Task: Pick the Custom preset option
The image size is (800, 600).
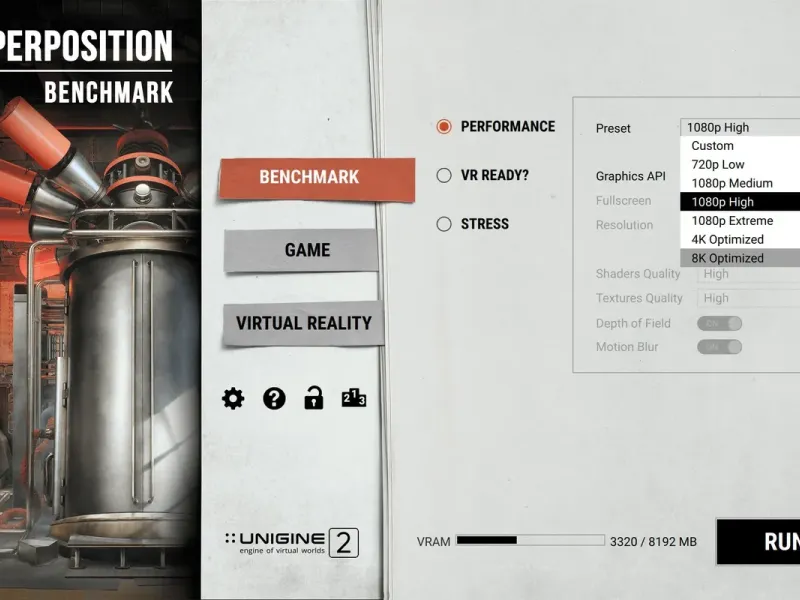Action: pyautogui.click(x=740, y=146)
